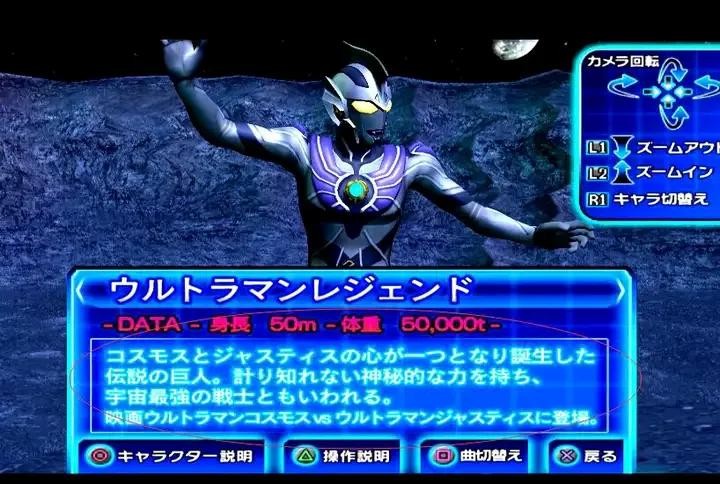The width and height of the screenshot is (720, 484).
Task: Select the right arrow on the name bar
Action: [x=620, y=290]
